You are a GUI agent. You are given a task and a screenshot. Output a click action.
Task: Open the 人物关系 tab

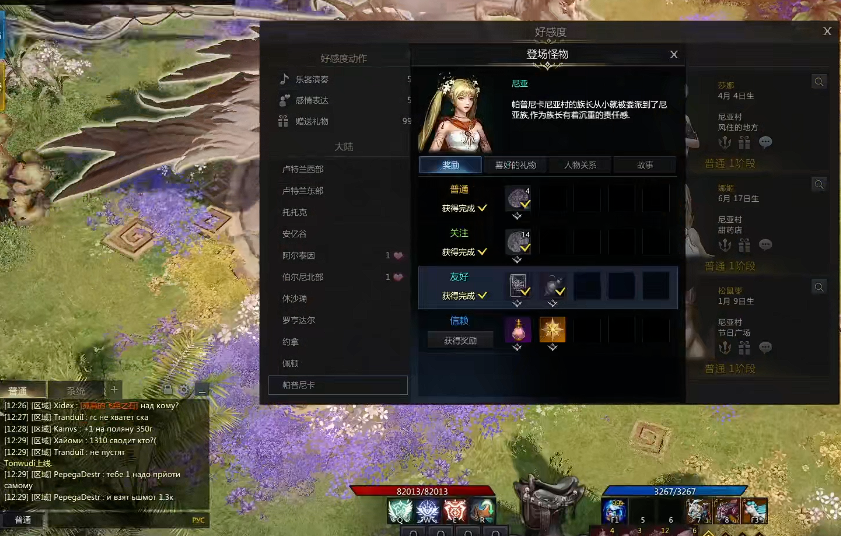coord(580,165)
